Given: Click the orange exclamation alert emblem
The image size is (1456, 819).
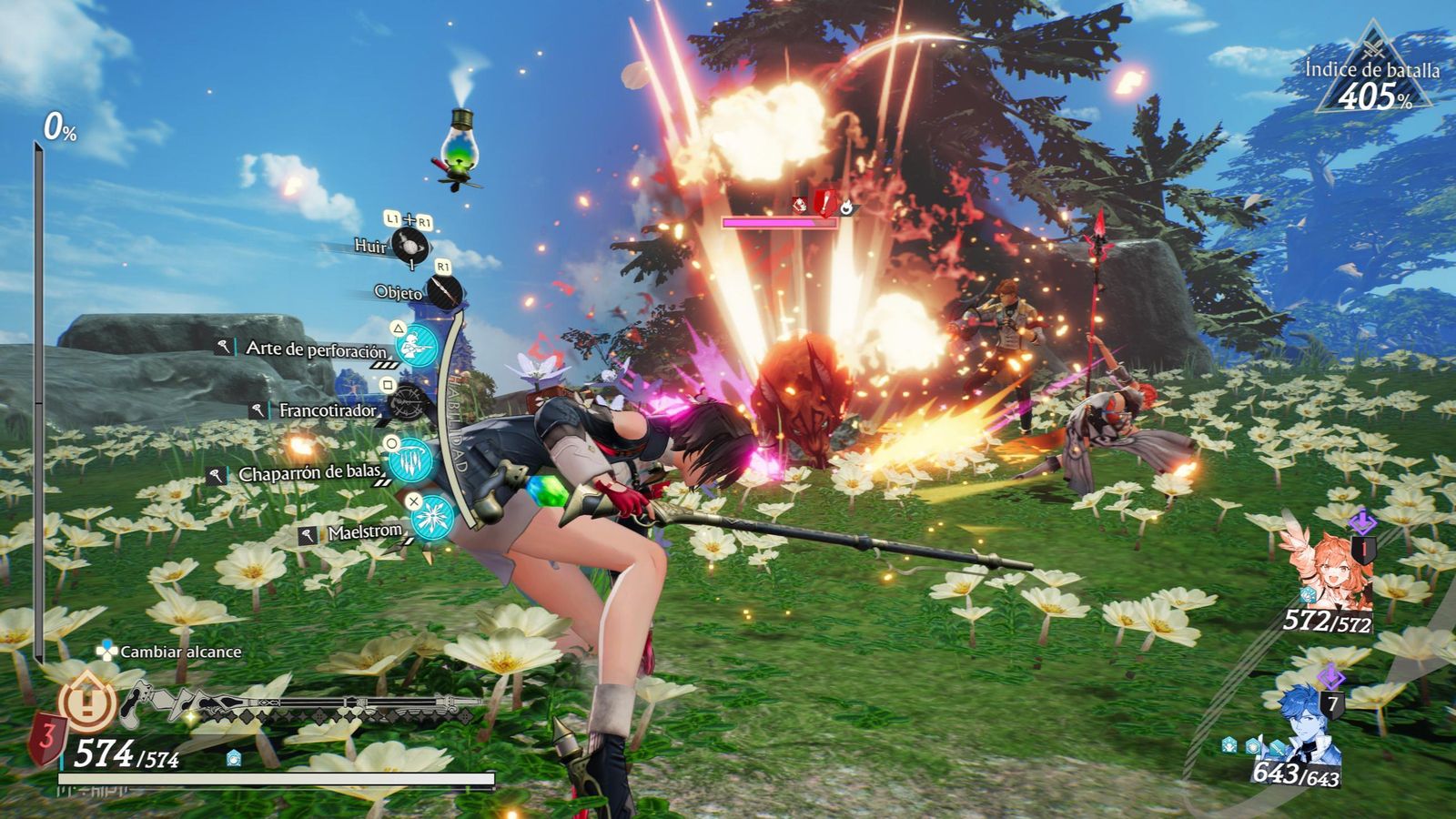Looking at the screenshot, I should [88, 701].
